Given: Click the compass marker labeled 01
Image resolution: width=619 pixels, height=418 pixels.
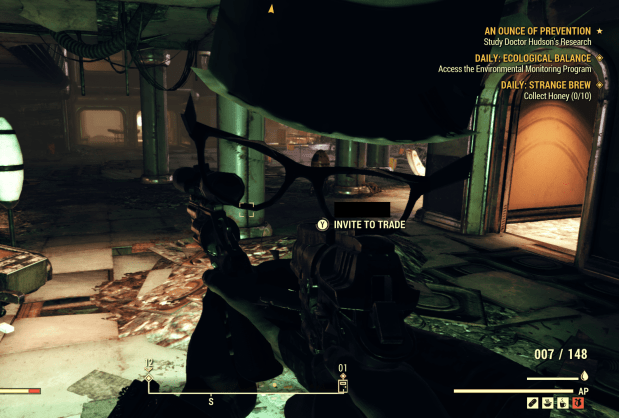Looking at the screenshot, I should (x=343, y=383).
